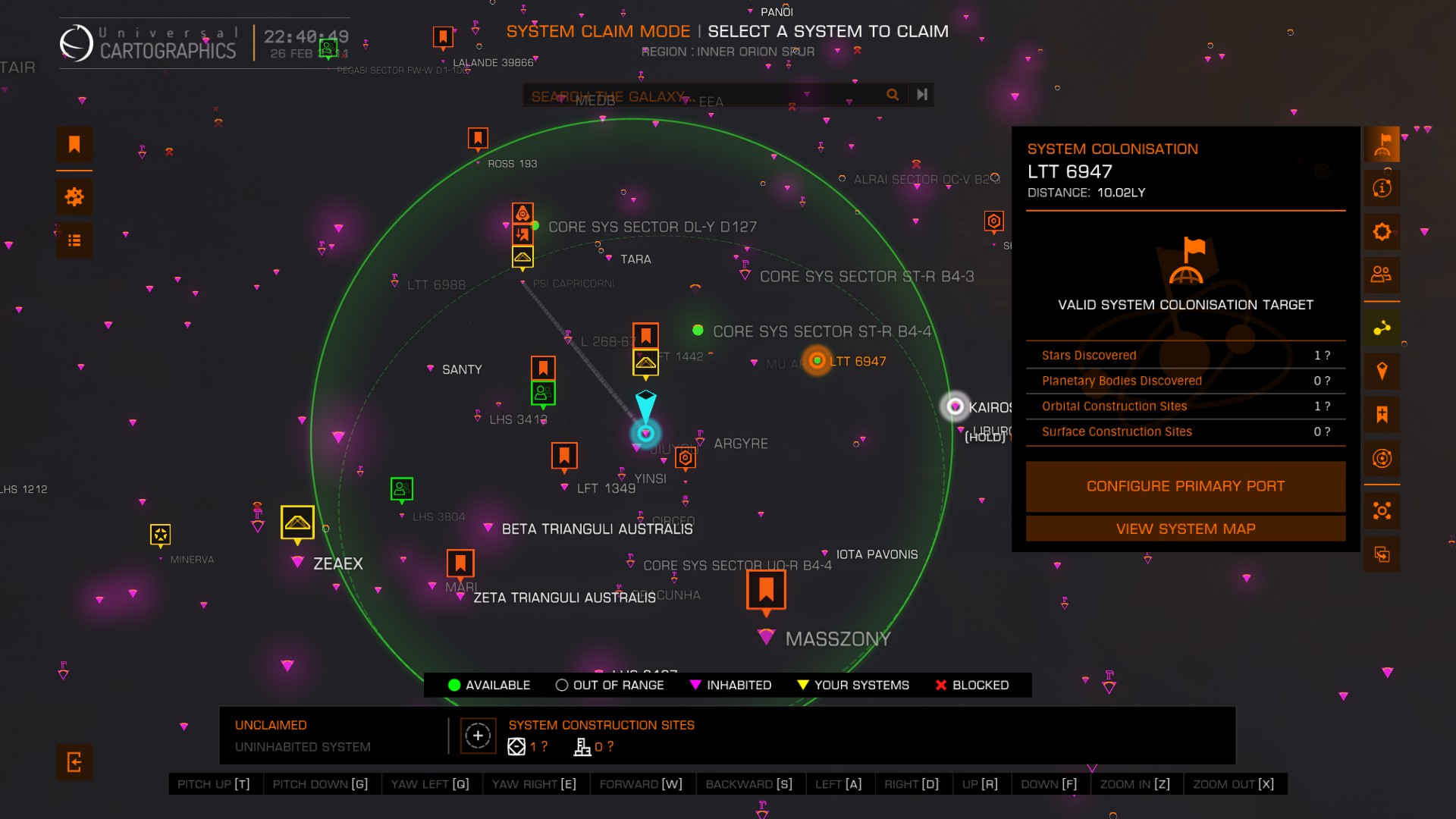Select the Zeaex system marker

pyautogui.click(x=298, y=562)
